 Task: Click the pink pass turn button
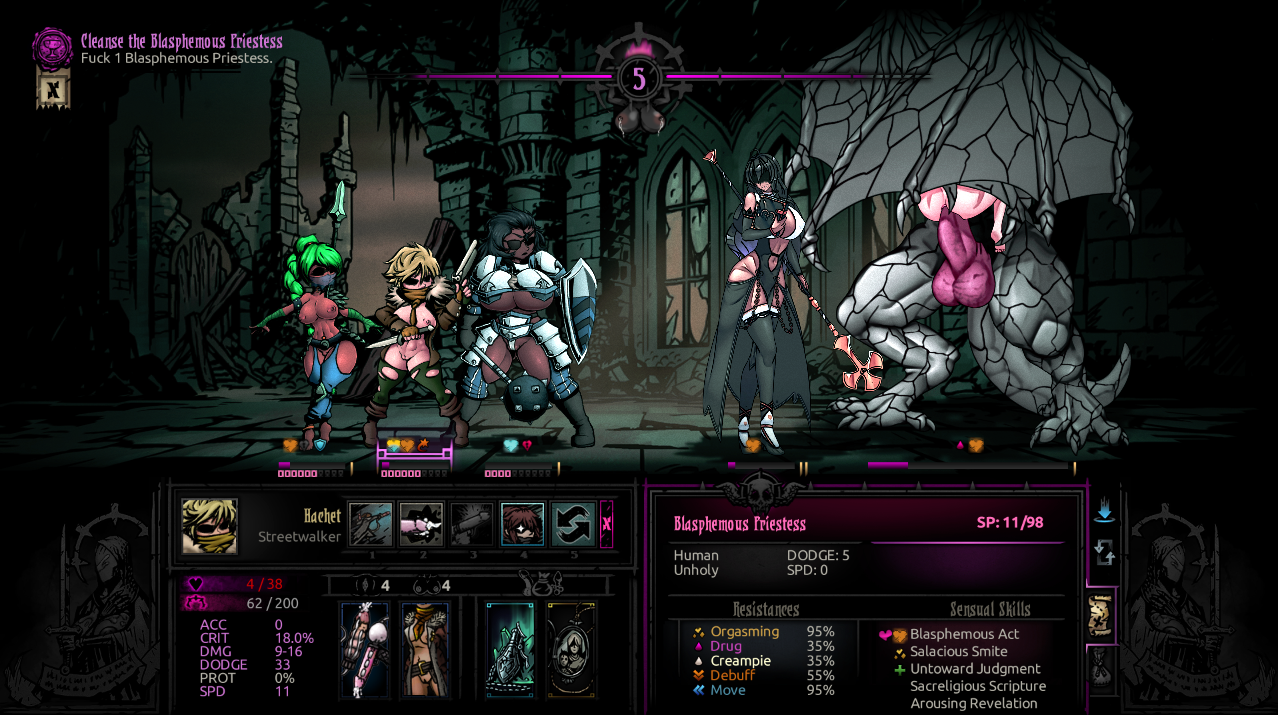[606, 524]
